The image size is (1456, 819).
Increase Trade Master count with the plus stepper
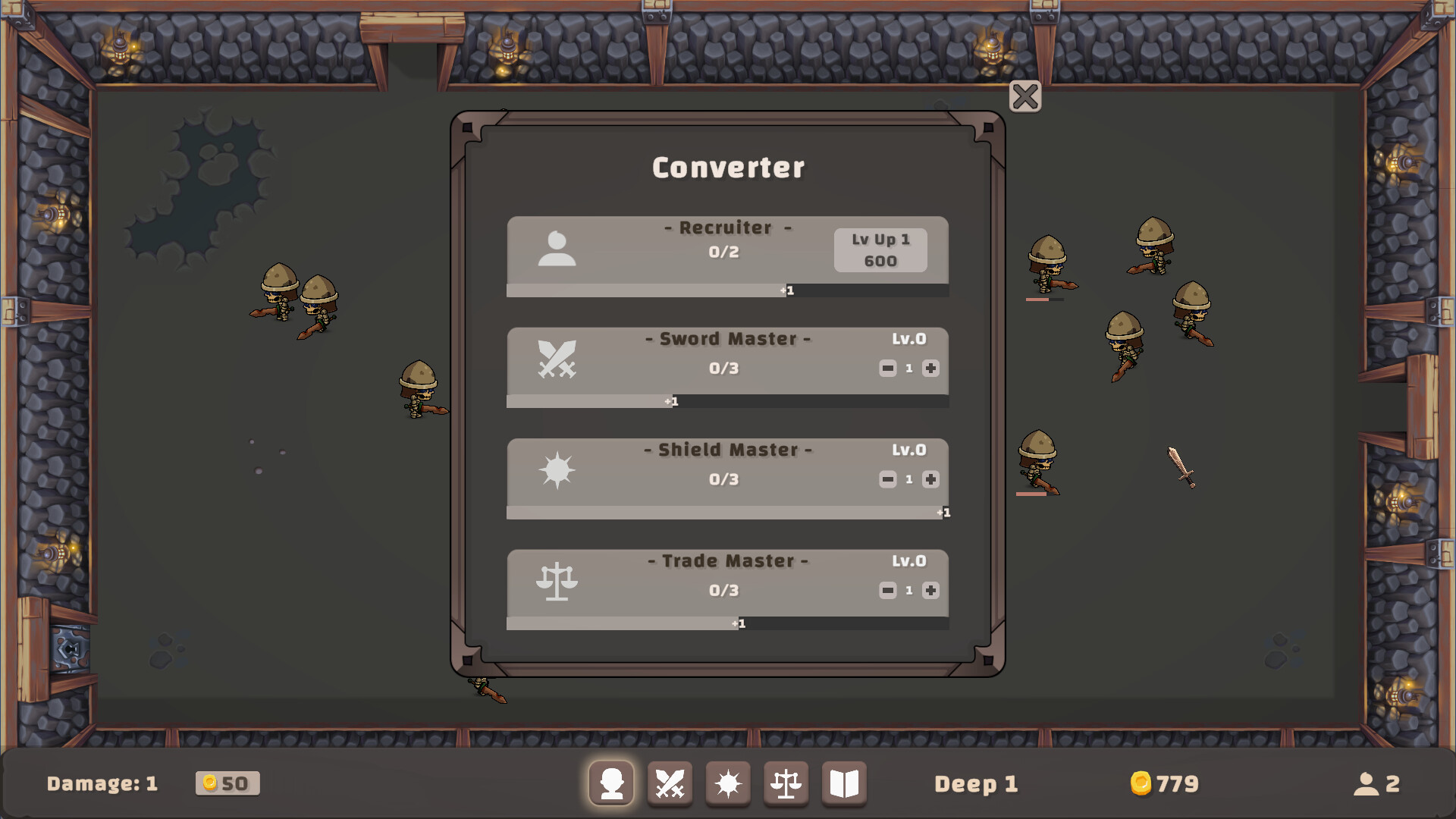[930, 590]
